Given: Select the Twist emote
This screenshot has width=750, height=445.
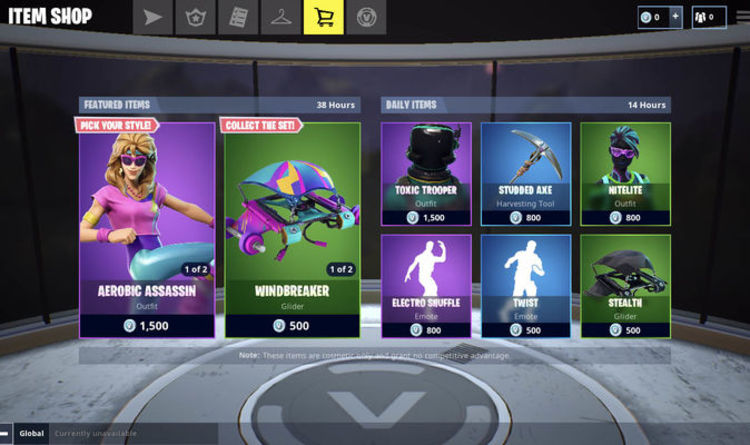Looking at the screenshot, I should coord(526,285).
